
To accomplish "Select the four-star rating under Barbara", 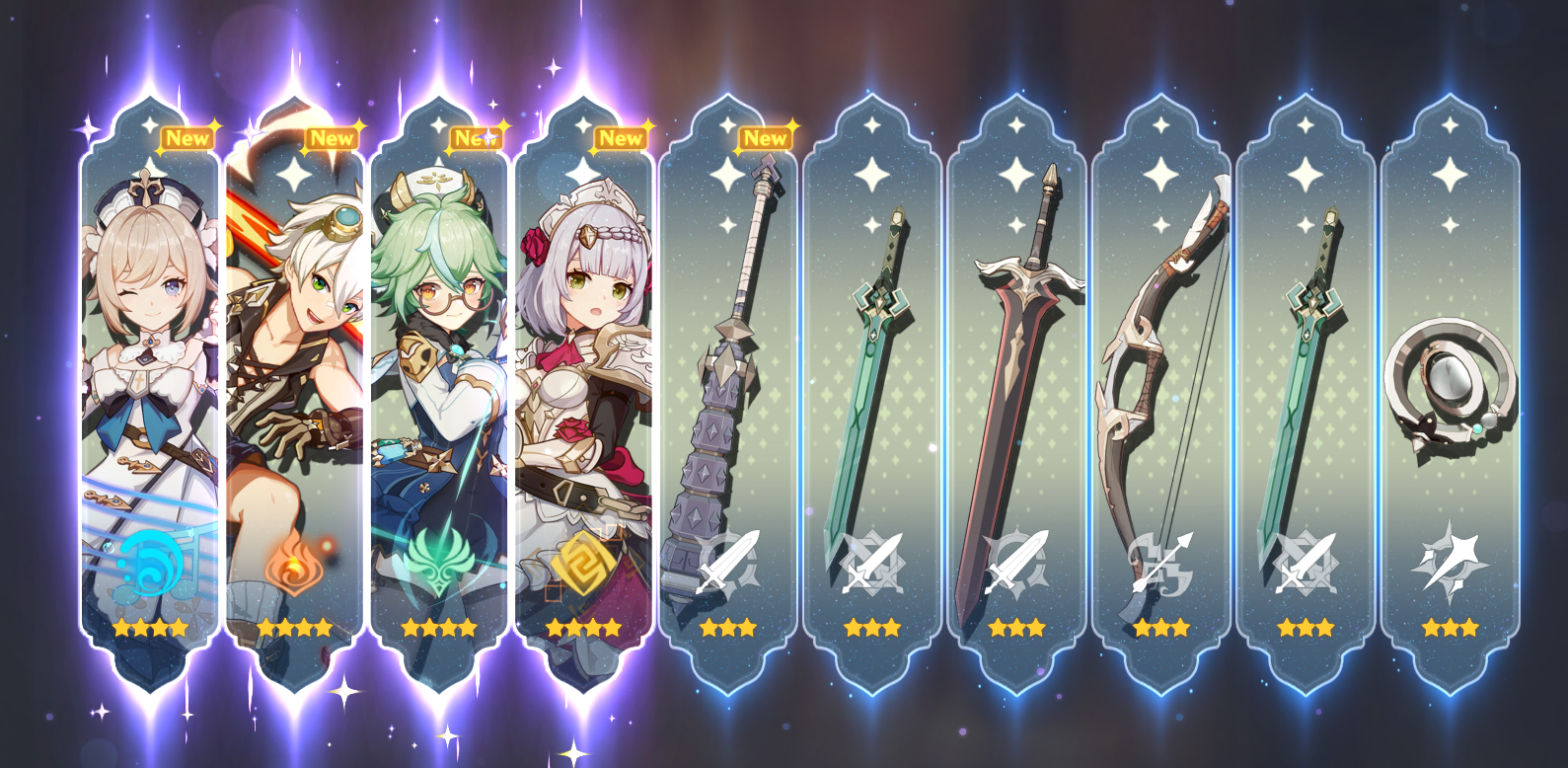I will [x=149, y=625].
